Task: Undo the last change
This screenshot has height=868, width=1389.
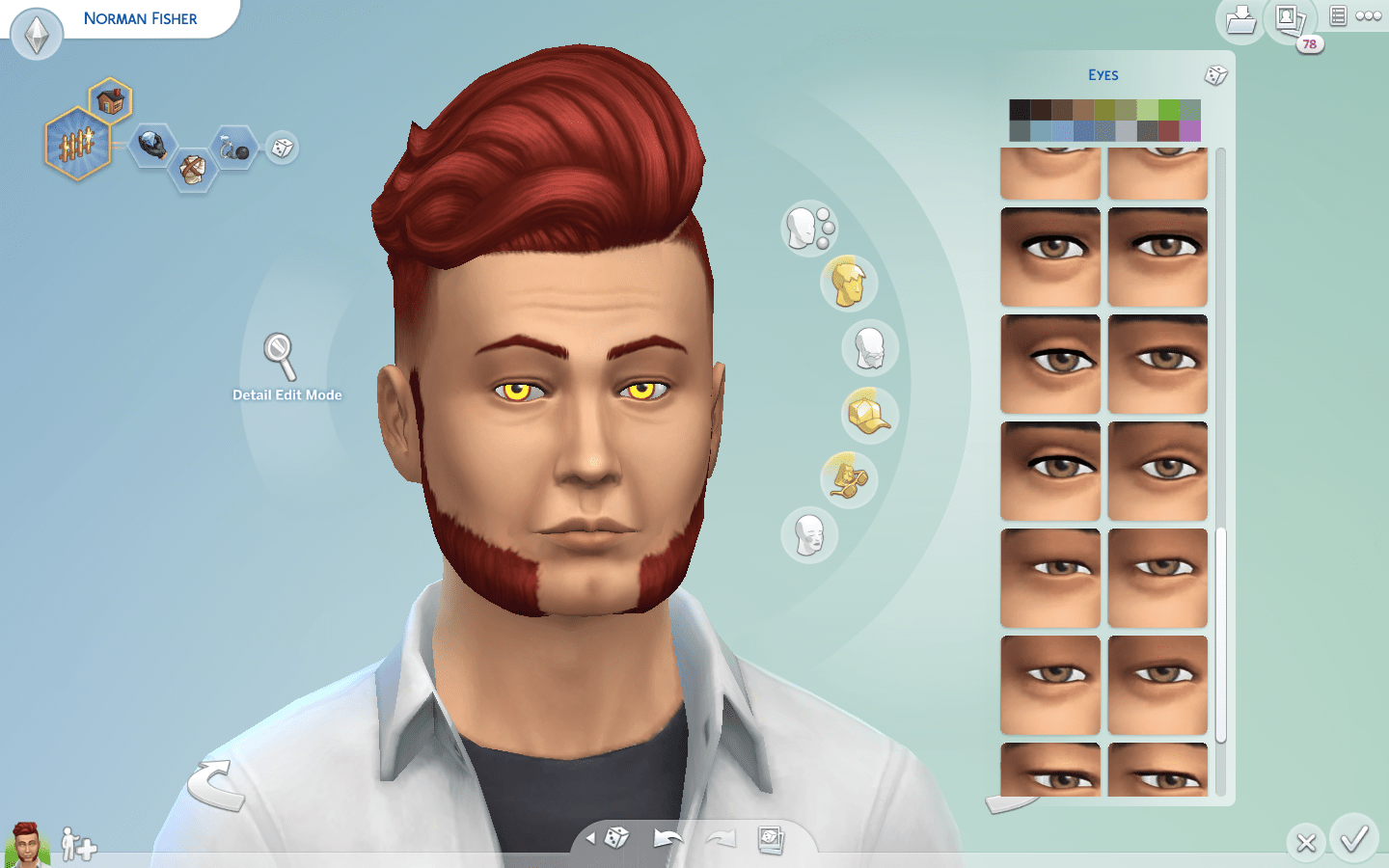Action: tap(667, 838)
